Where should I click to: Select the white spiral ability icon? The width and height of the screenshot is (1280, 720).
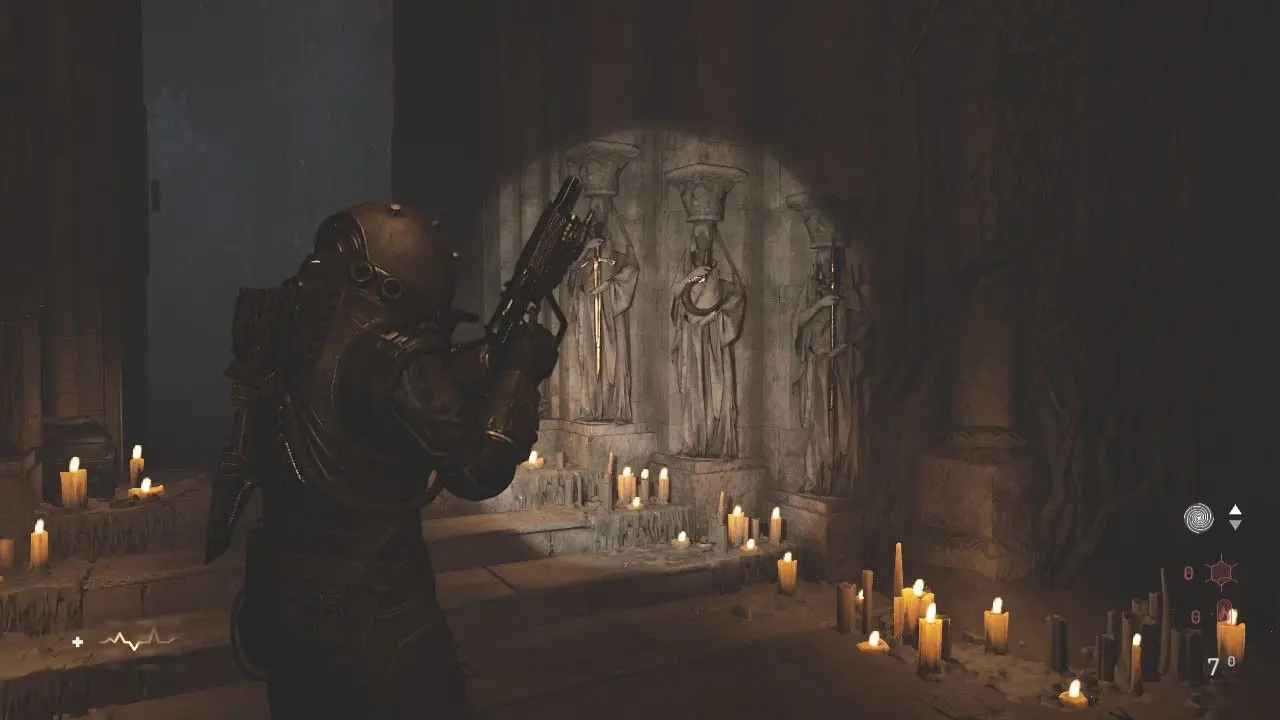(1198, 517)
